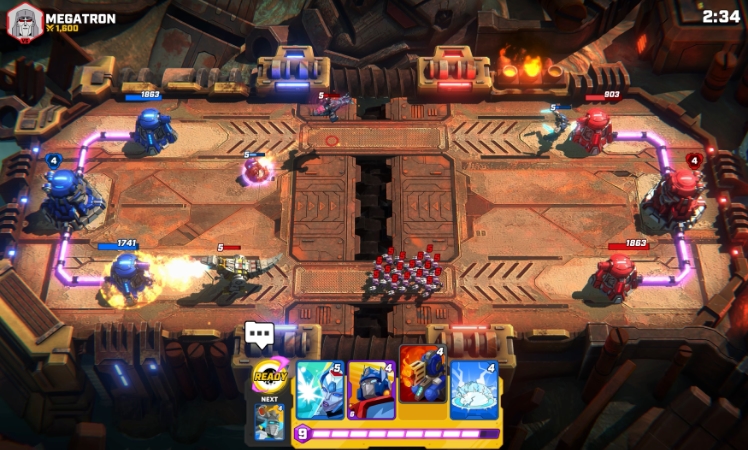View the NEXT card preview
748x450 pixels.
[x=268, y=422]
